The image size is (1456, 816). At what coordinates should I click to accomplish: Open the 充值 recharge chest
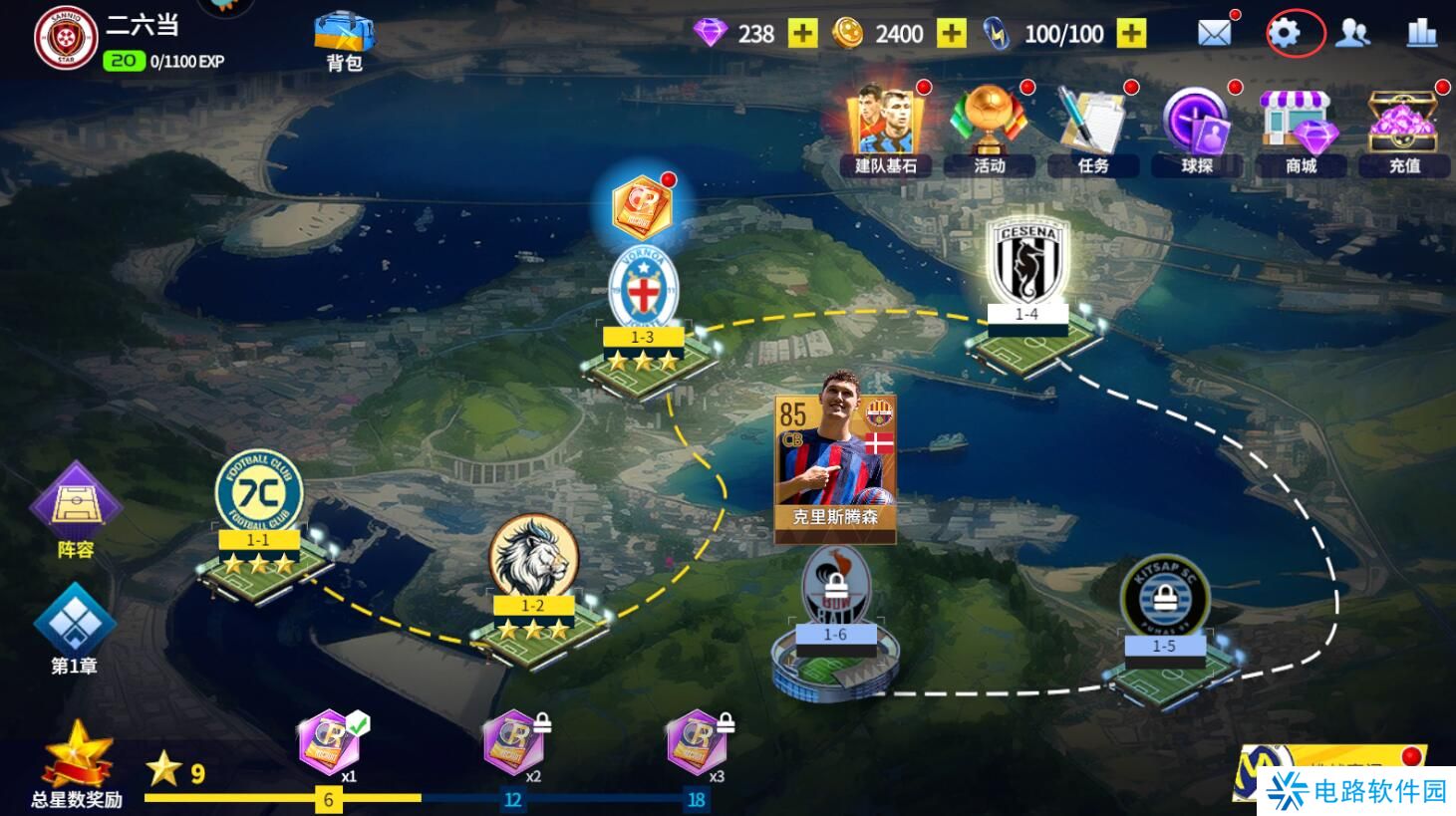[1404, 130]
